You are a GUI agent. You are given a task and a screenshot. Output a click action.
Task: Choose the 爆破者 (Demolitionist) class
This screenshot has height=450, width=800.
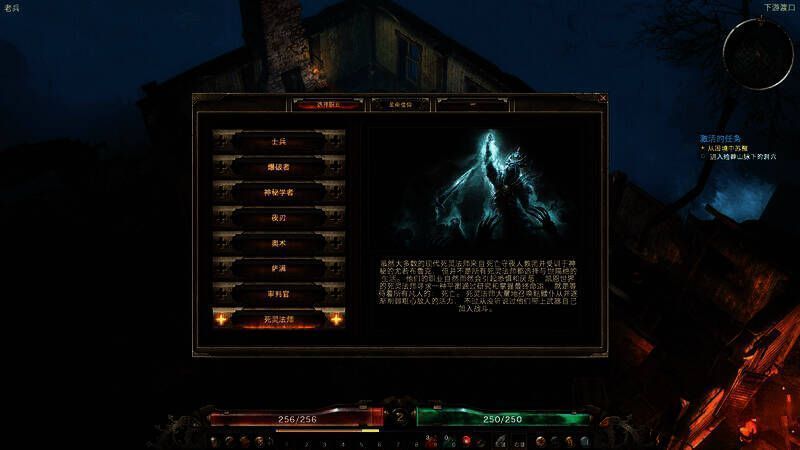point(278,166)
